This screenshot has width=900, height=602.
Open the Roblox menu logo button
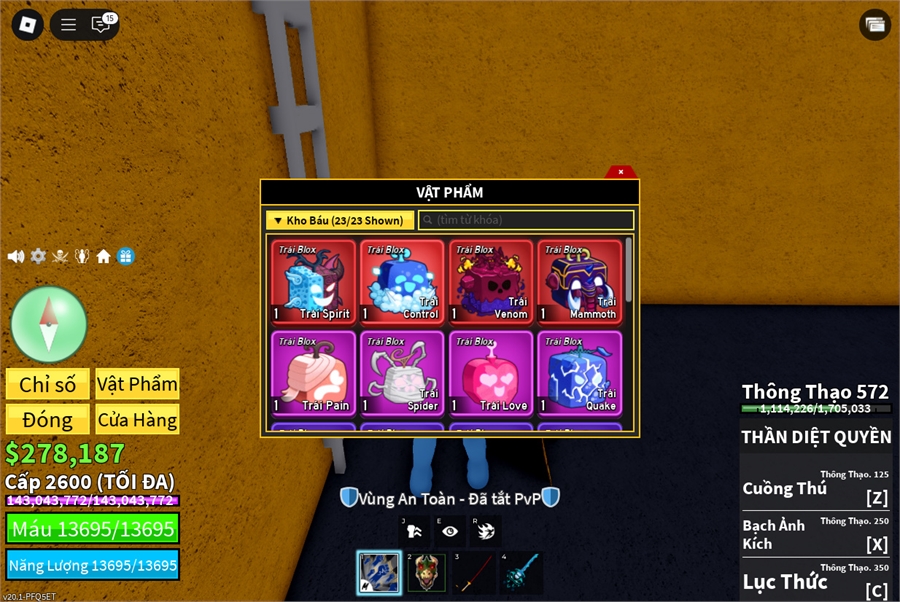tap(27, 25)
